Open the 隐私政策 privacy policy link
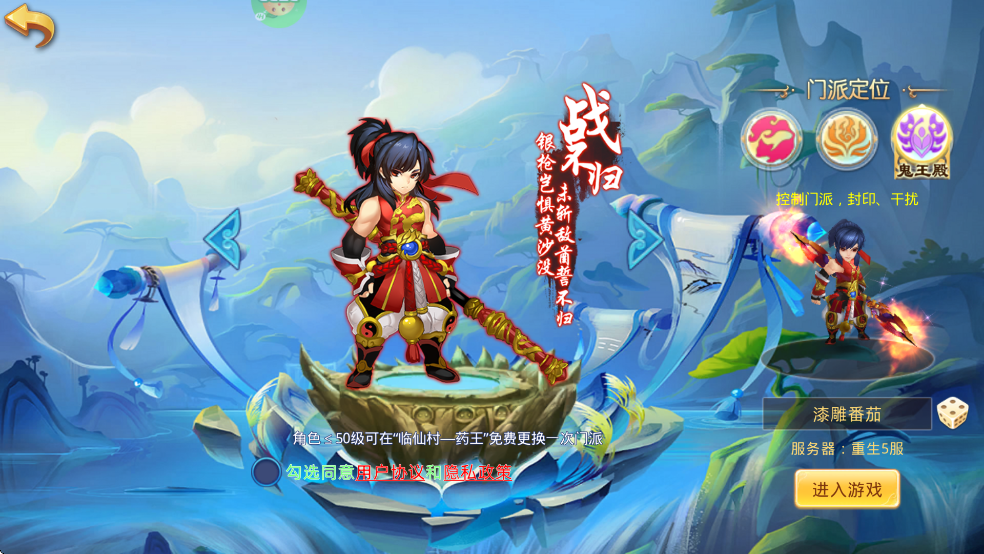This screenshot has width=984, height=554. (477, 472)
